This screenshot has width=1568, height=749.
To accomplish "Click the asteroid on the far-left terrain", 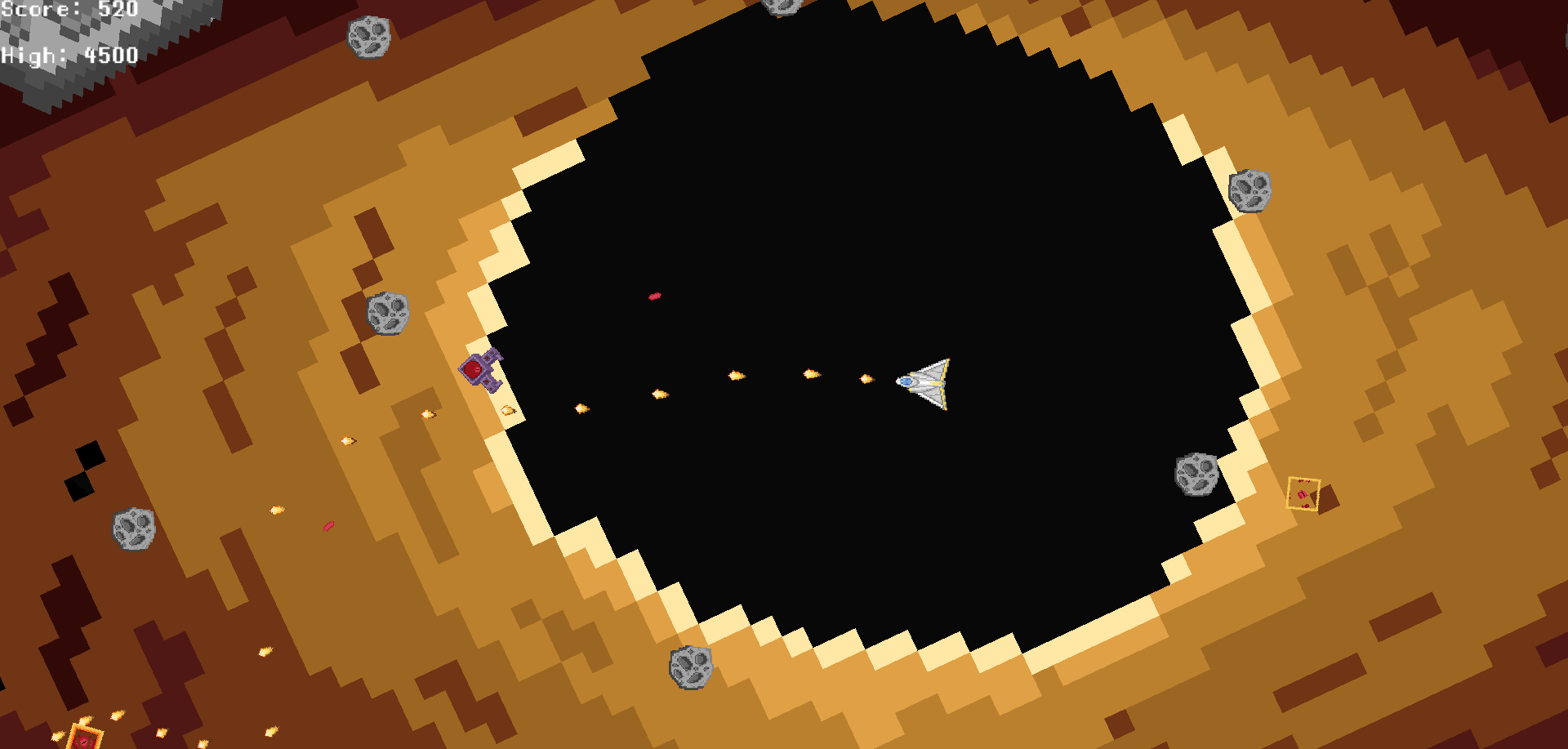I will point(135,531).
